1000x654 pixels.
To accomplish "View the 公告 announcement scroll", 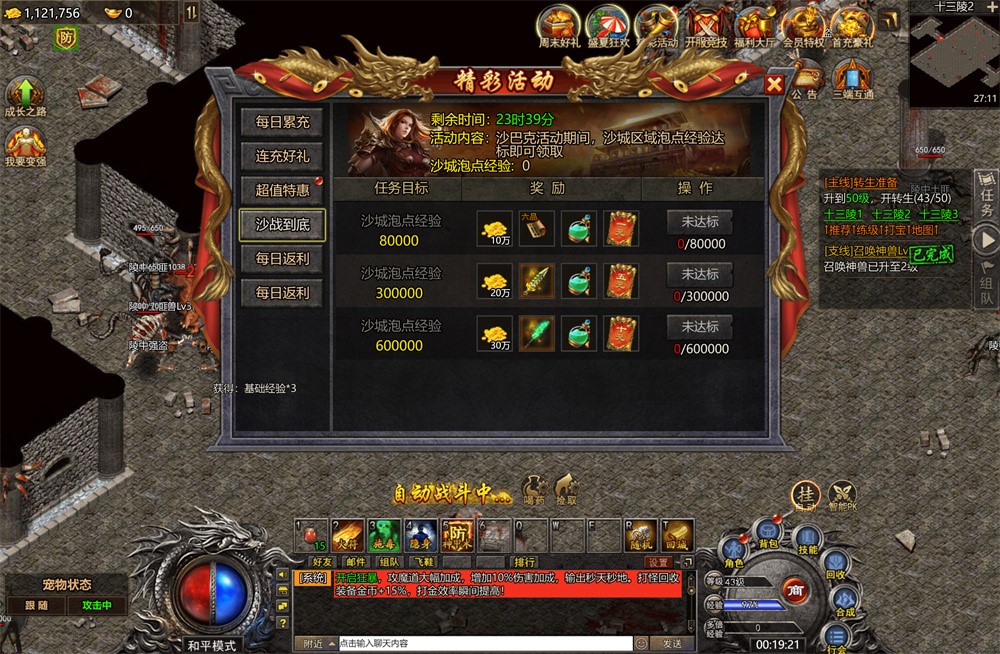I will 805,76.
